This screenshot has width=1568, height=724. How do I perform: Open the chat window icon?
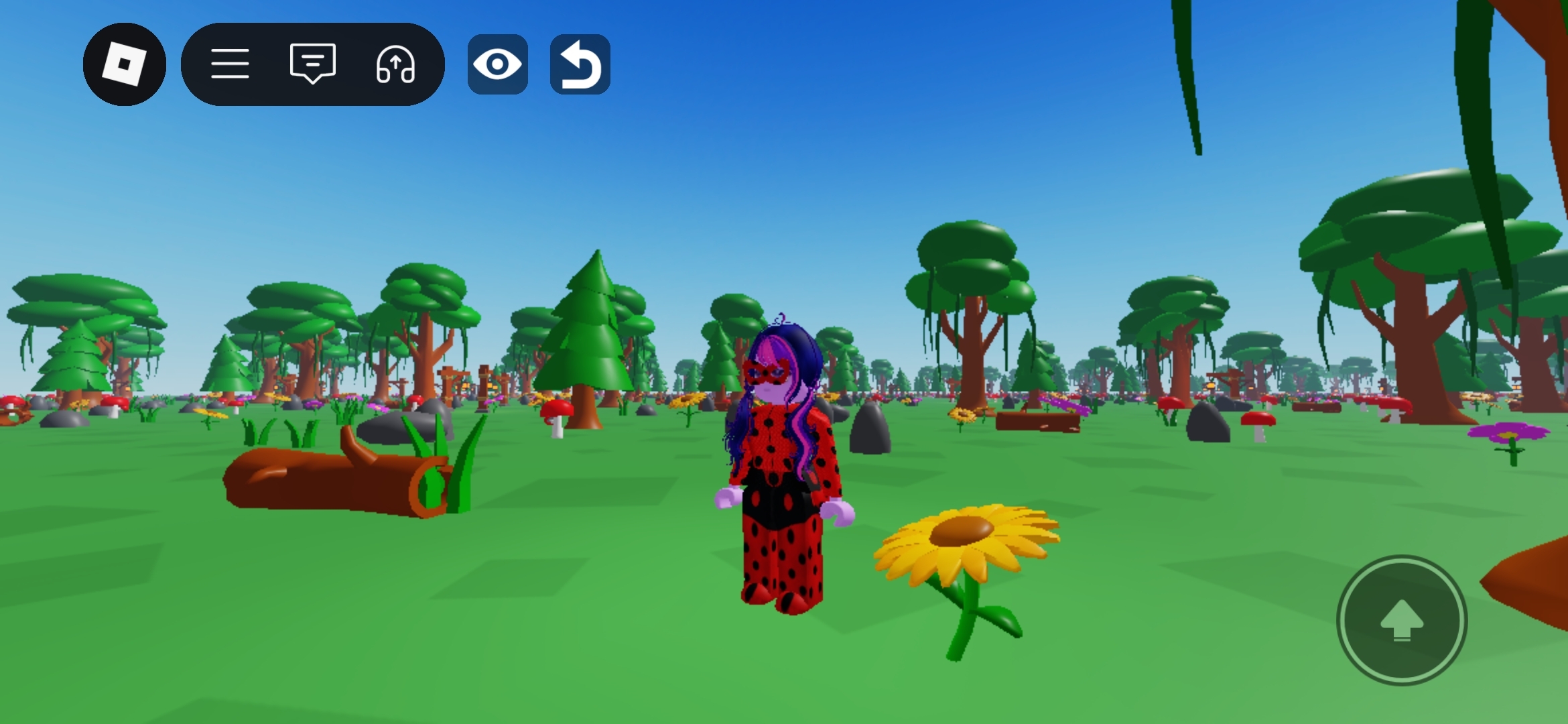point(312,64)
